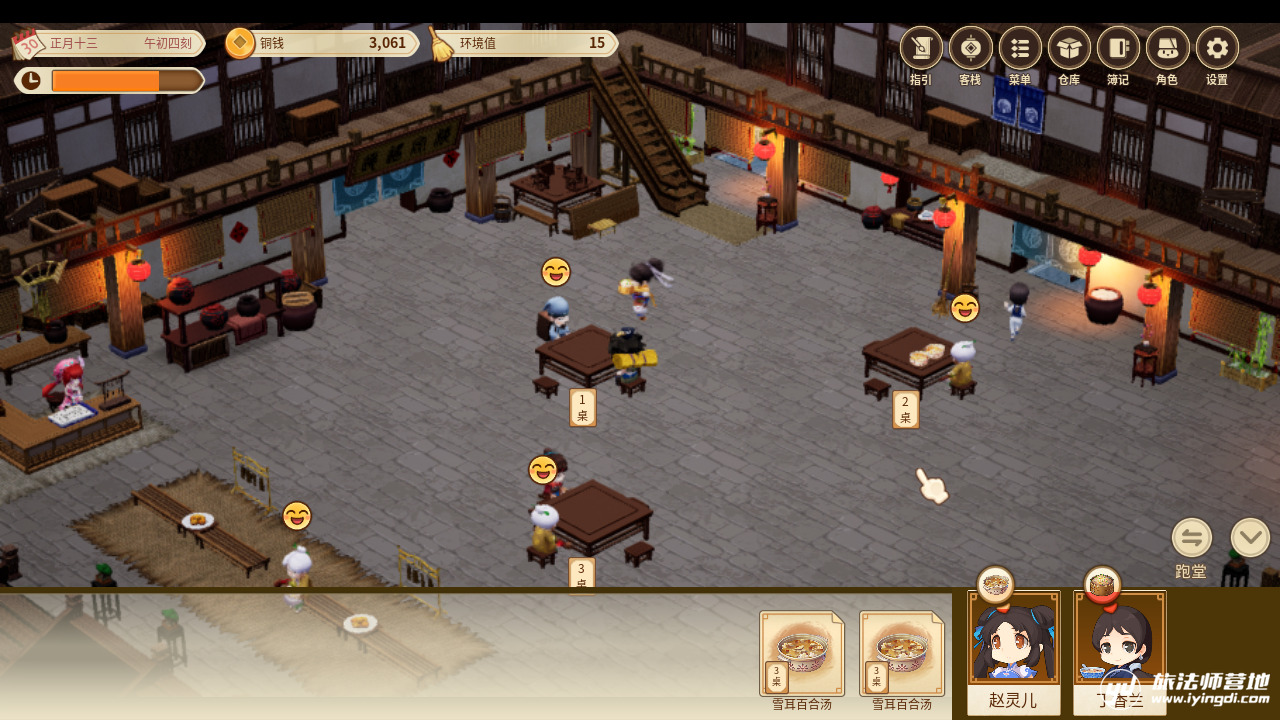Open the 指引 guide menu

point(921,48)
